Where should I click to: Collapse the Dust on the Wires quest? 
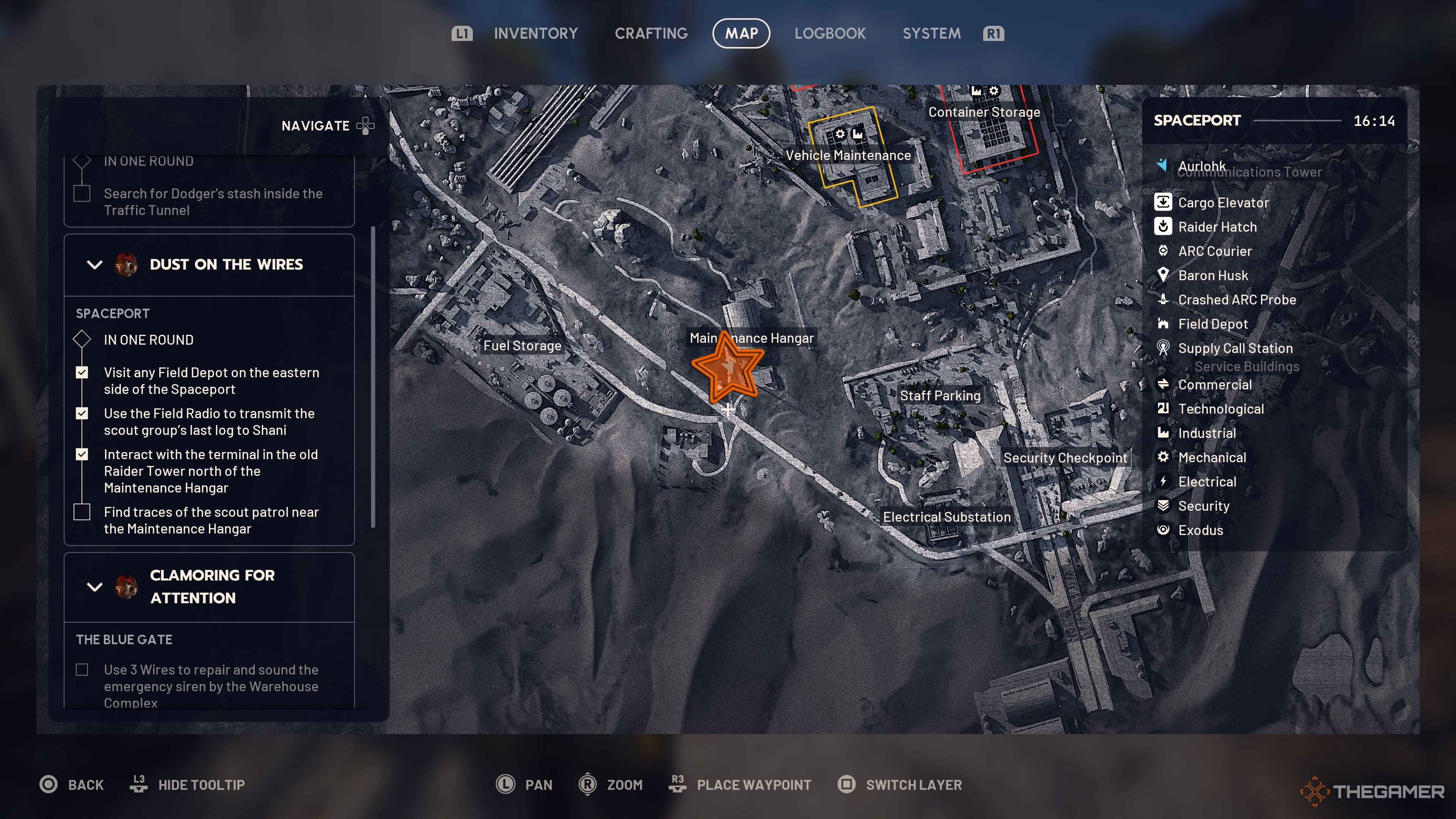tap(95, 265)
